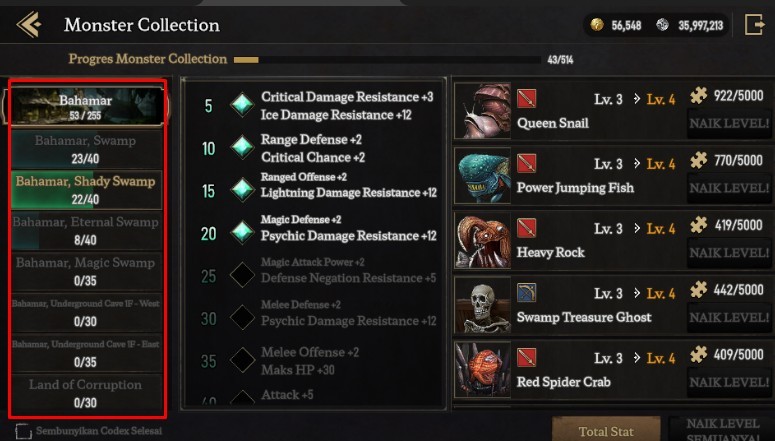Select the Bahamar region header
Screen dimensions: 775x441
[86, 106]
